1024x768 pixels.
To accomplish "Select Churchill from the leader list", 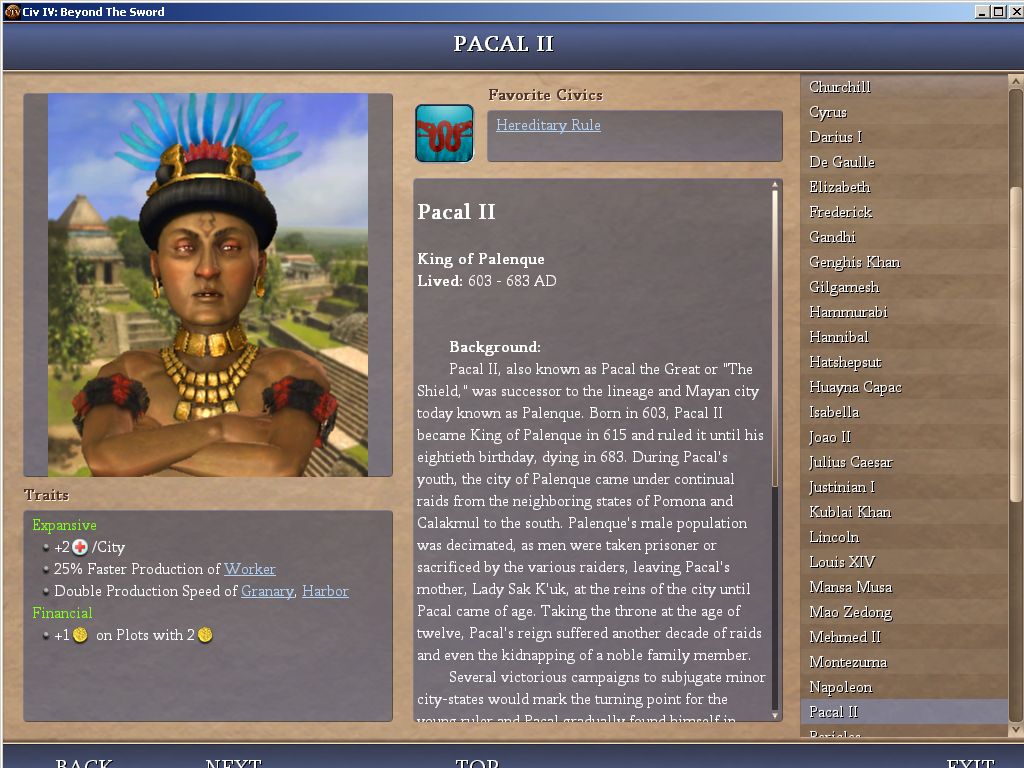I will (840, 87).
